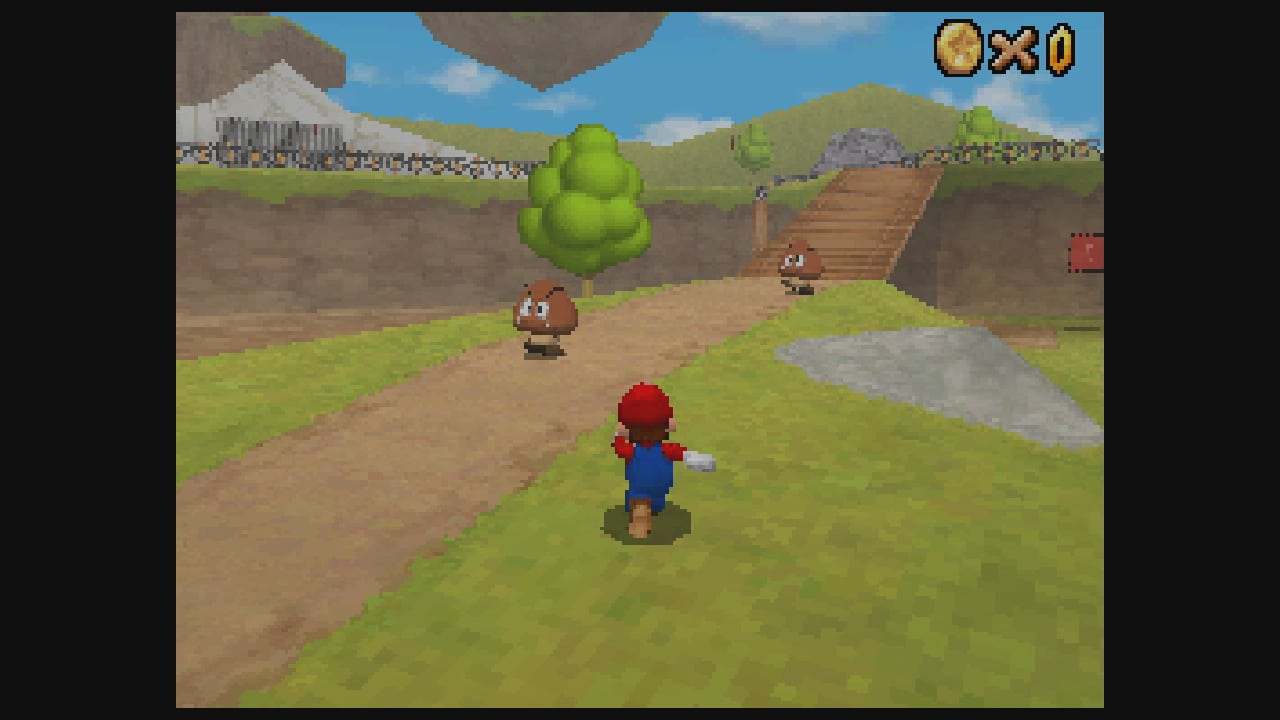This screenshot has width=1280, height=720.
Task: Click the Goomba by the staircase
Action: click(801, 262)
